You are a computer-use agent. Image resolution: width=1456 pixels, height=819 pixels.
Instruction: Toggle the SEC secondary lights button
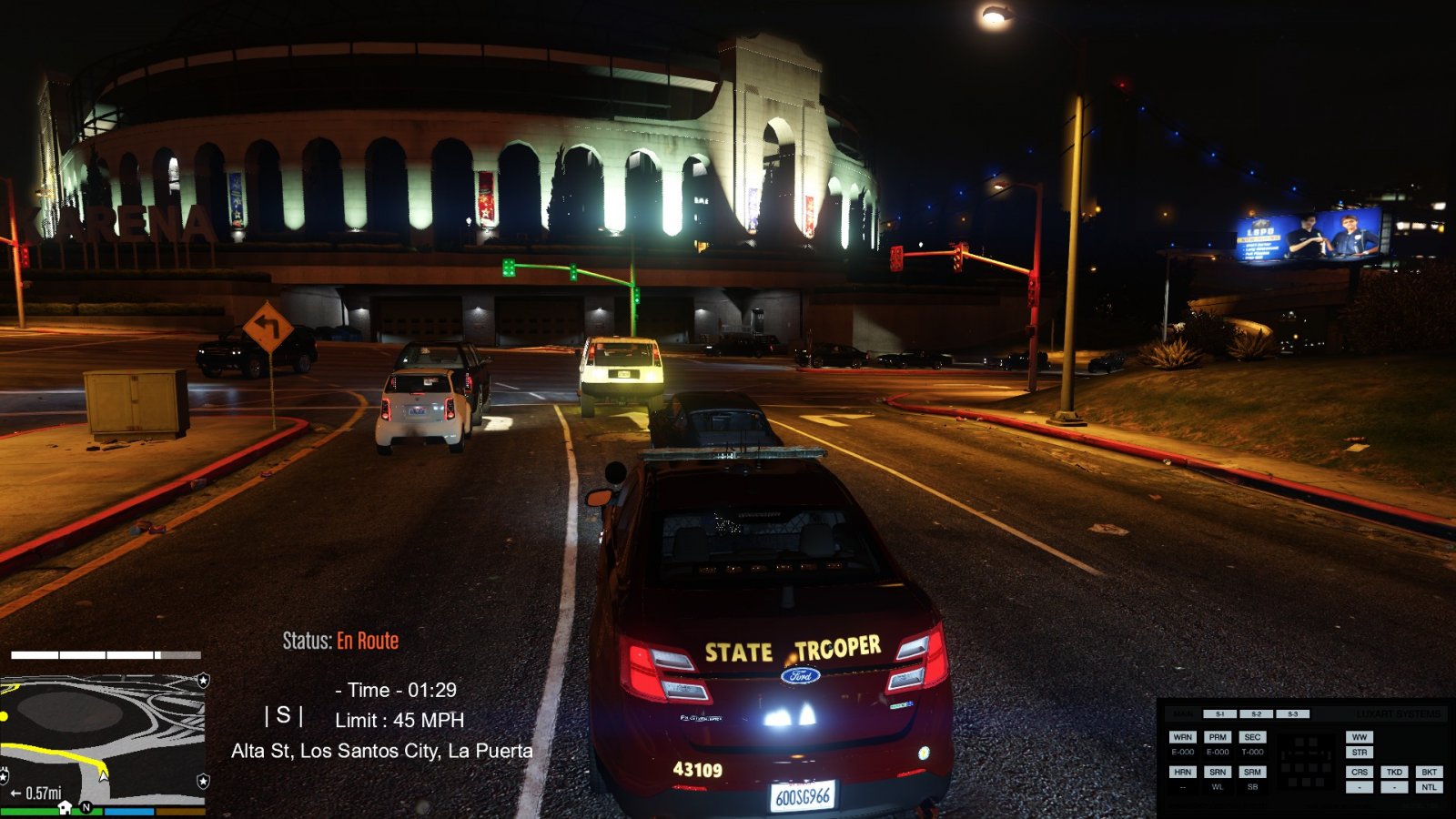1252,737
